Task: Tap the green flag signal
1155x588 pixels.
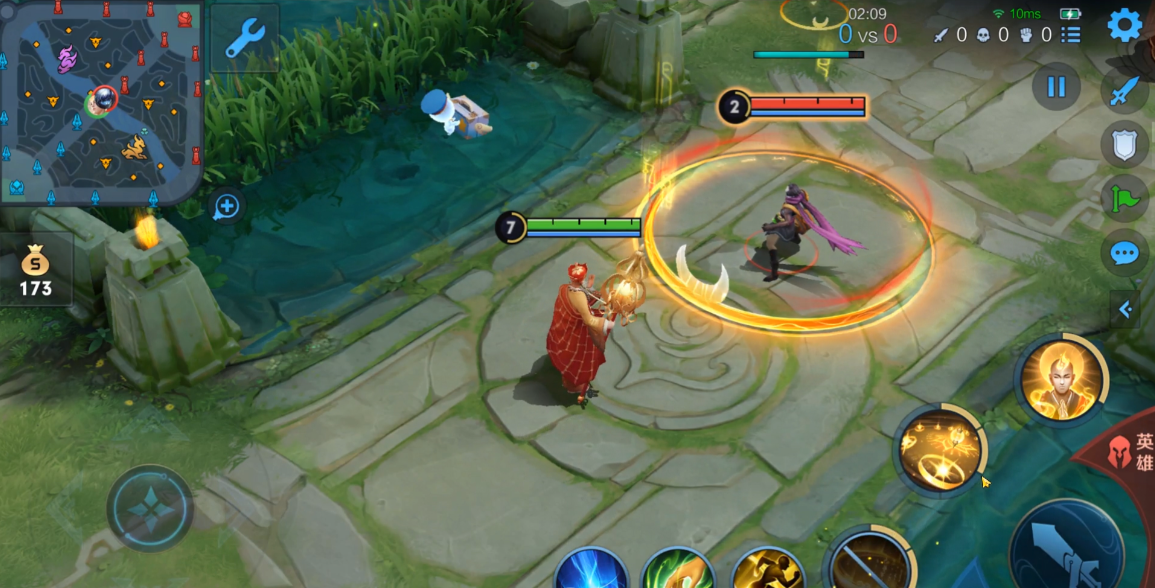Action: click(1125, 198)
